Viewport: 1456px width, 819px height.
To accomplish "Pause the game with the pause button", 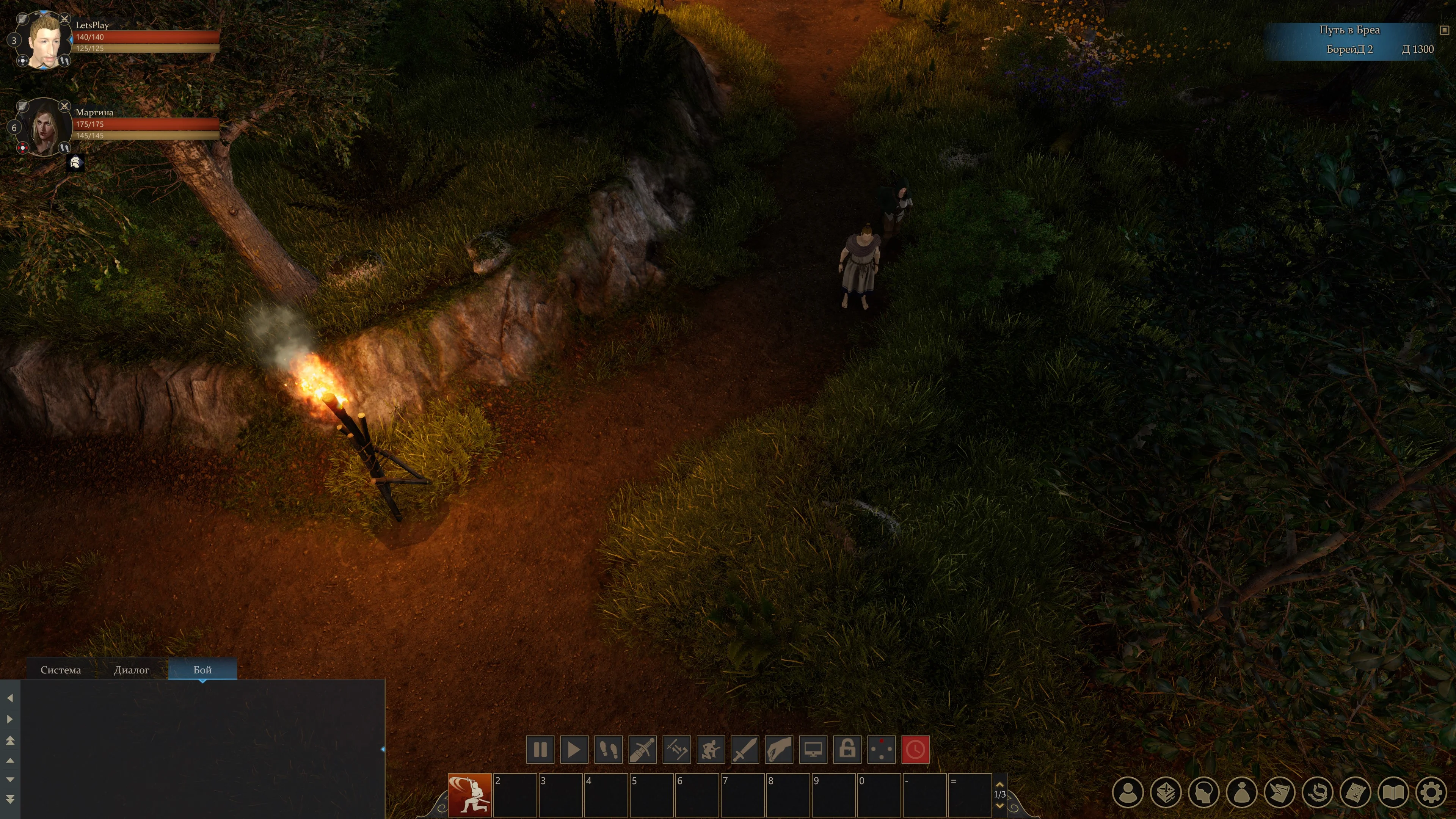I will pyautogui.click(x=540, y=750).
